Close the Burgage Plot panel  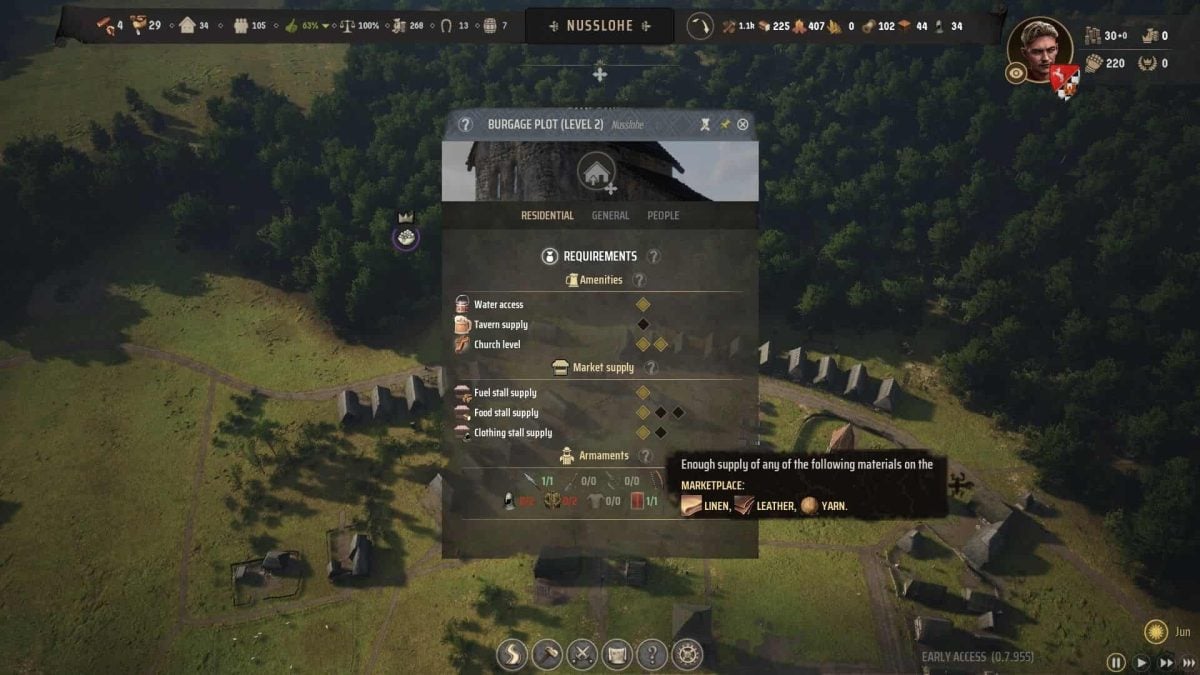pyautogui.click(x=742, y=125)
